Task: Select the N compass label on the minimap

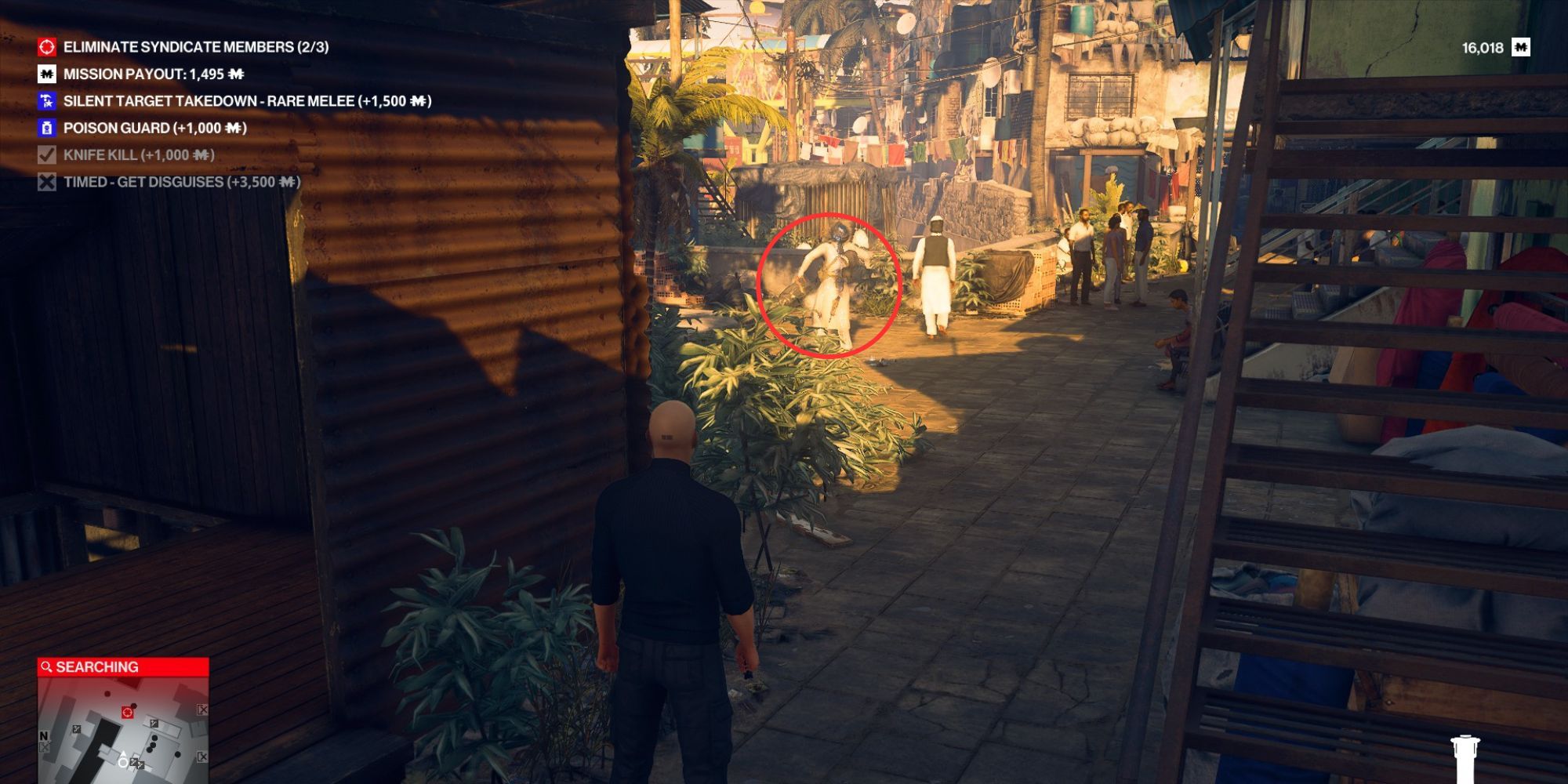Action: point(43,735)
